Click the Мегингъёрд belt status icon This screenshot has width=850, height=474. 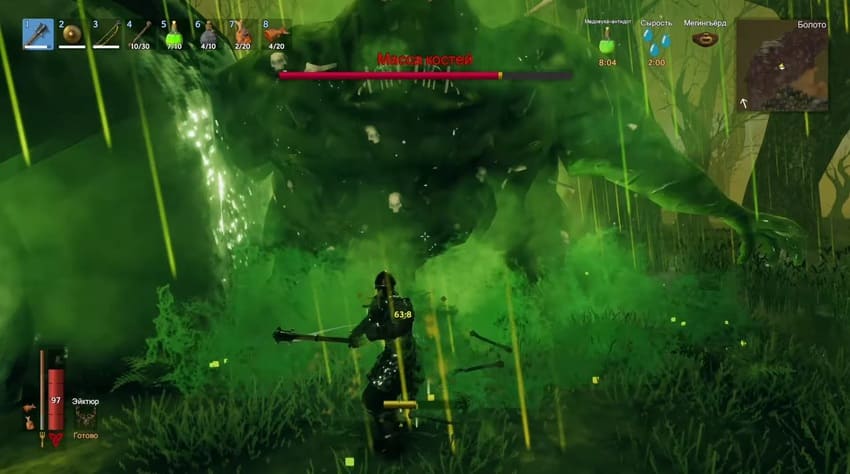point(706,40)
